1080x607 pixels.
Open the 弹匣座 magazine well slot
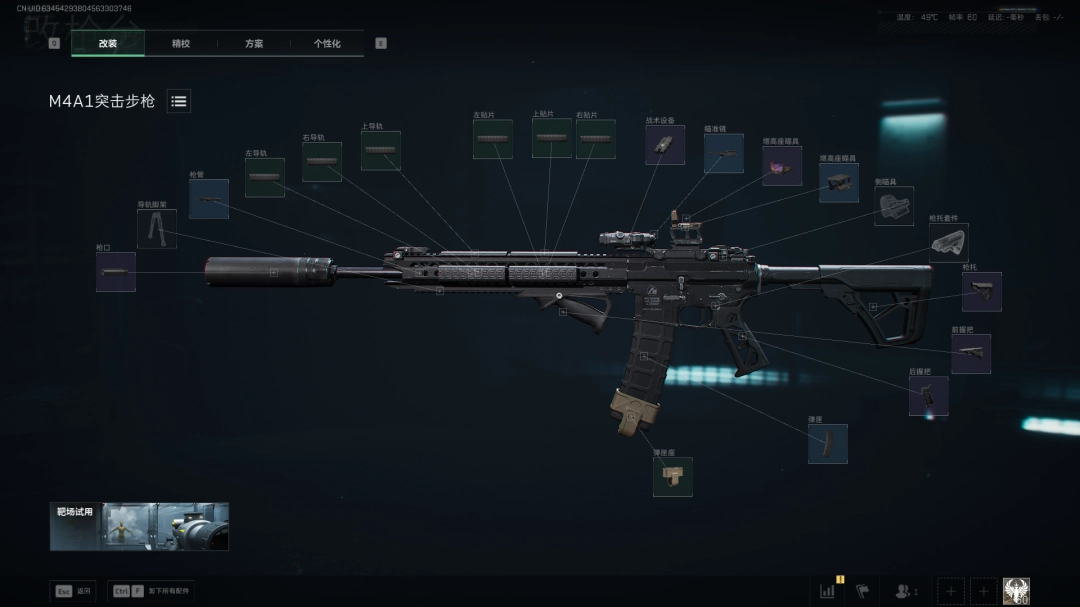[673, 477]
